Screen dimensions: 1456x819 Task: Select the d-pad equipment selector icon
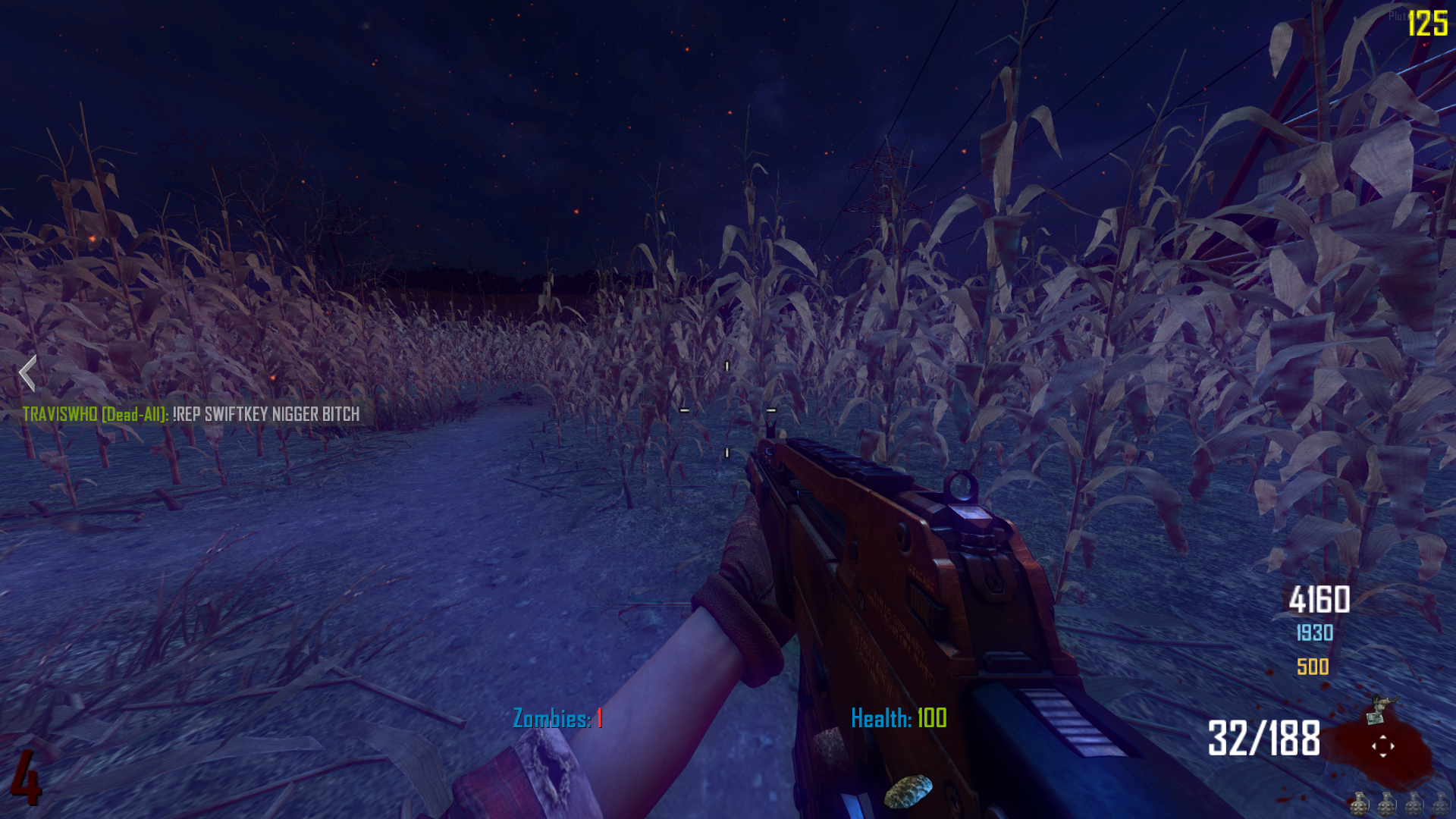[x=1382, y=746]
